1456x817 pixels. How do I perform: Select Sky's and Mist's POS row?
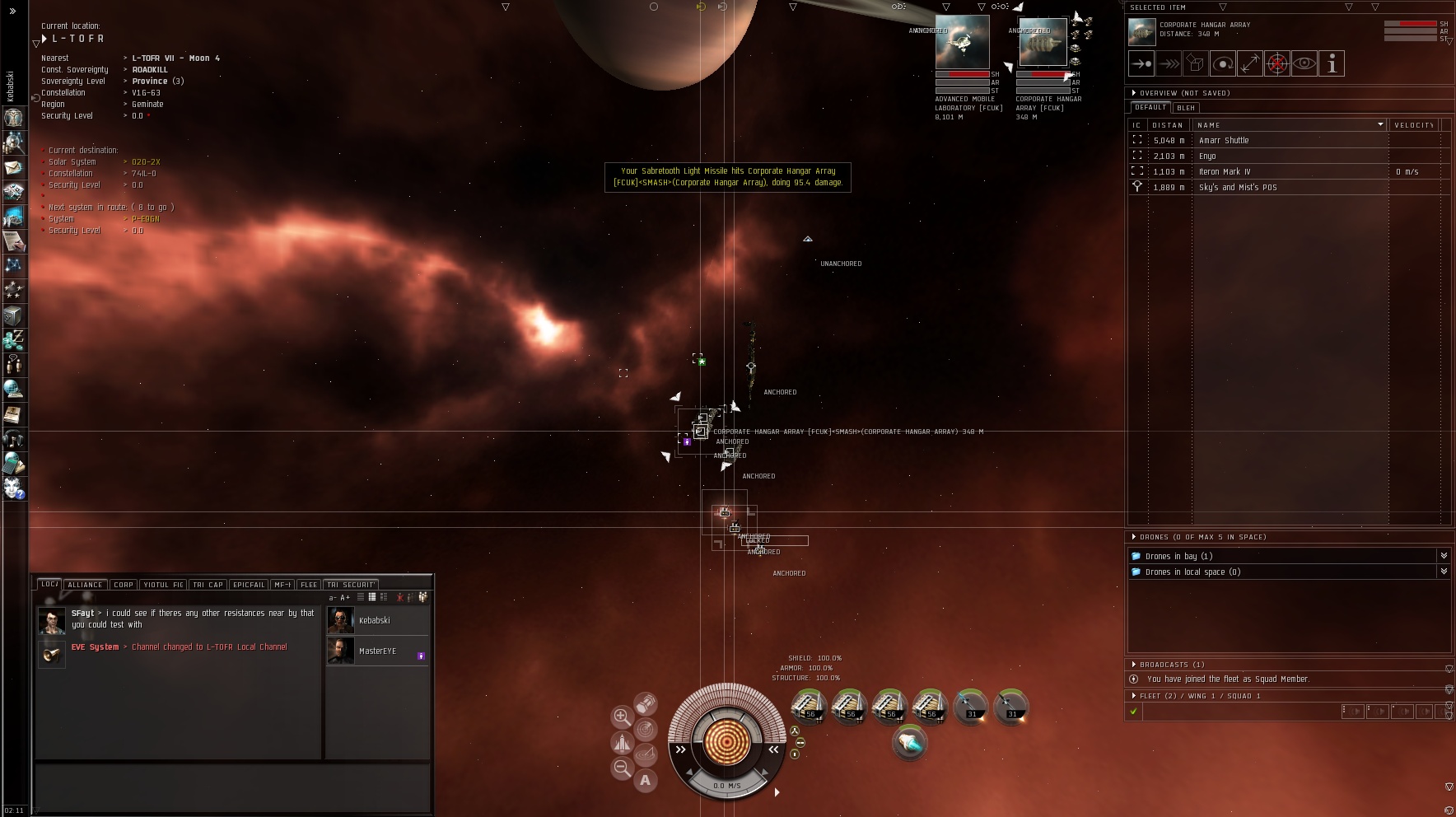tap(1238, 188)
